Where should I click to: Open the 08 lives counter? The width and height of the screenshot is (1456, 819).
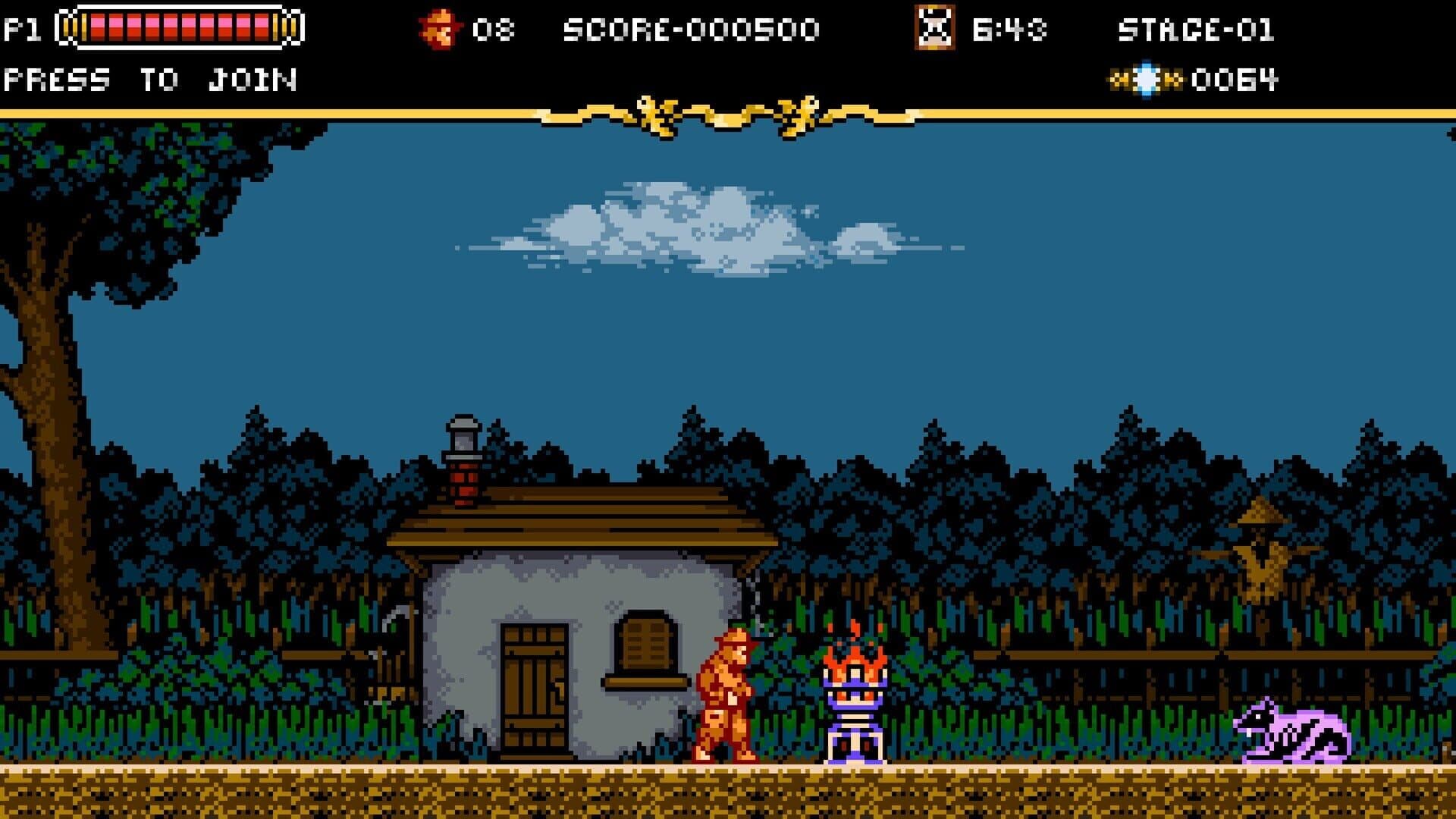point(494,27)
